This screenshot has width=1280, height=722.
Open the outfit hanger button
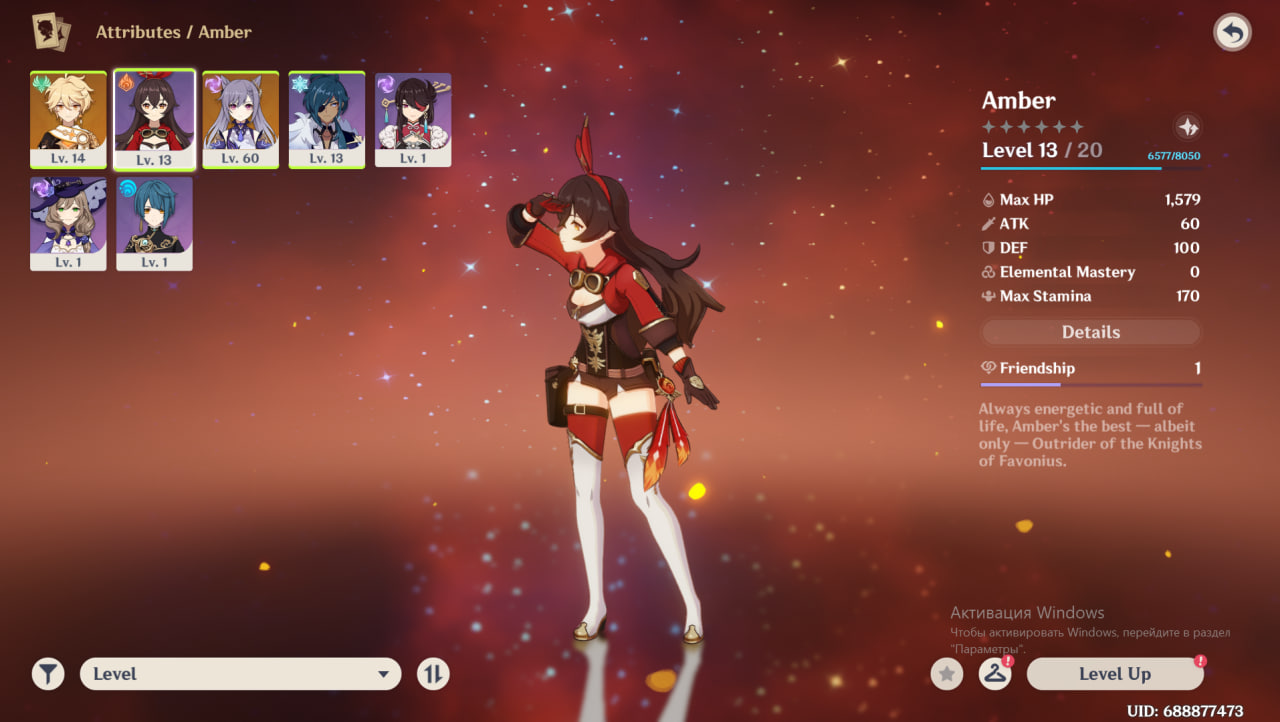994,674
